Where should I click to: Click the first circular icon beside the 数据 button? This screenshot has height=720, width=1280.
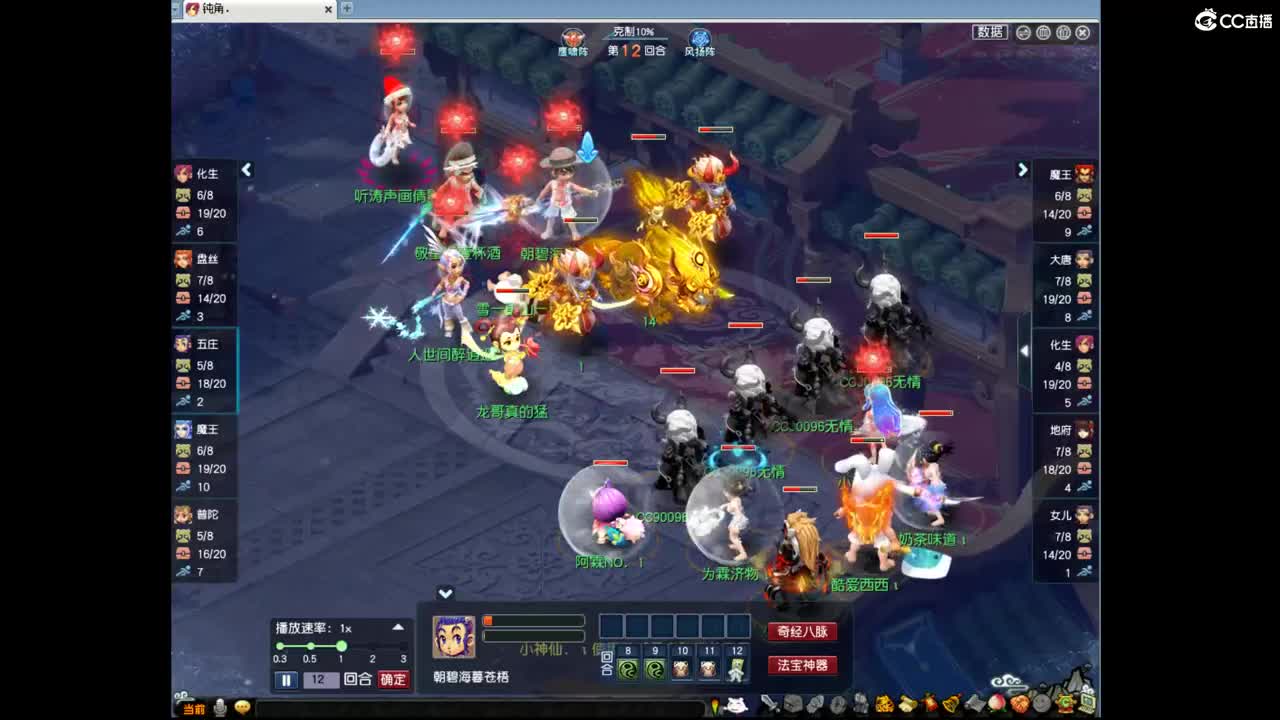(1022, 32)
